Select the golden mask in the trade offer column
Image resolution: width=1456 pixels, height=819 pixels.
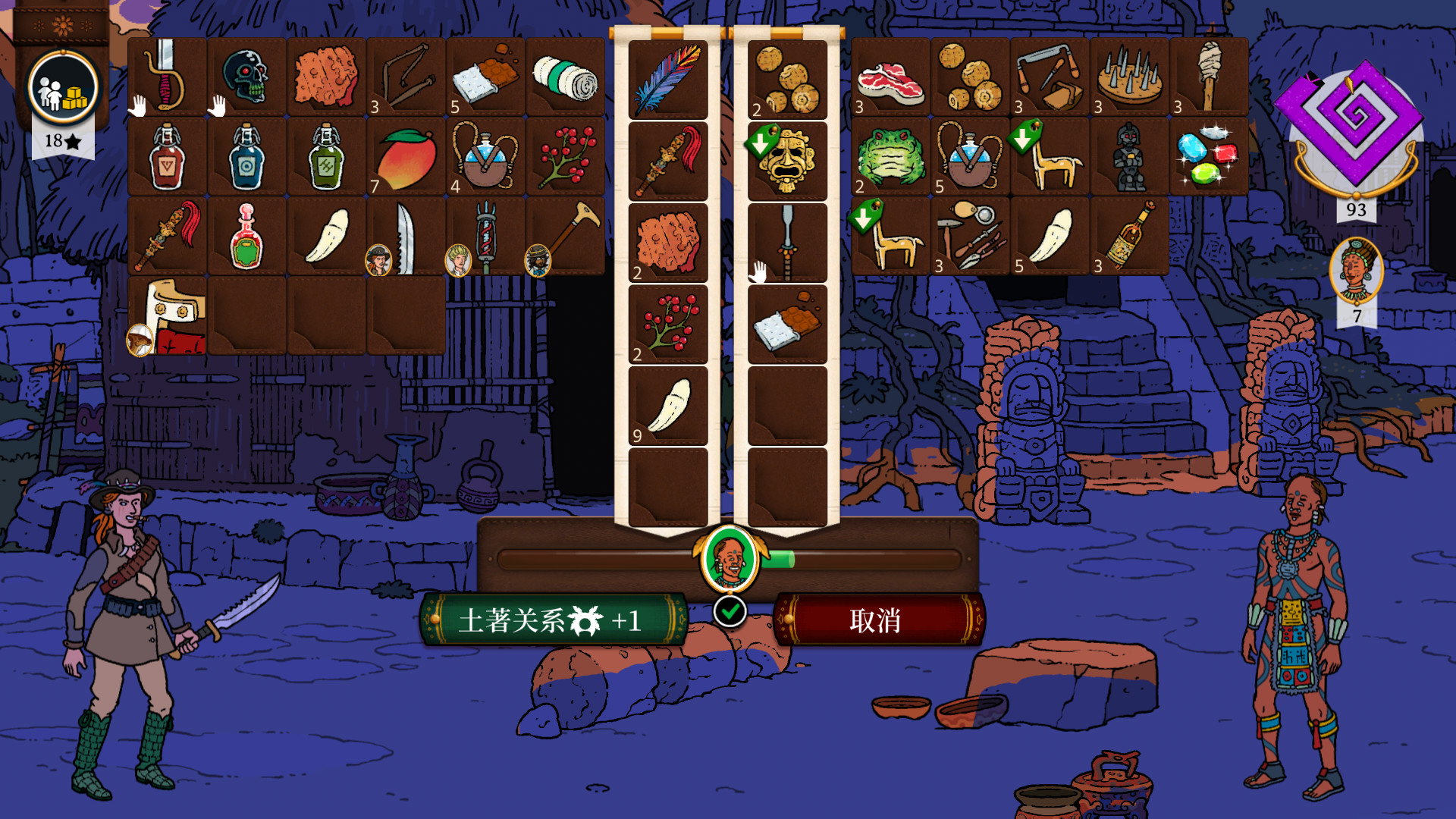[x=787, y=162]
